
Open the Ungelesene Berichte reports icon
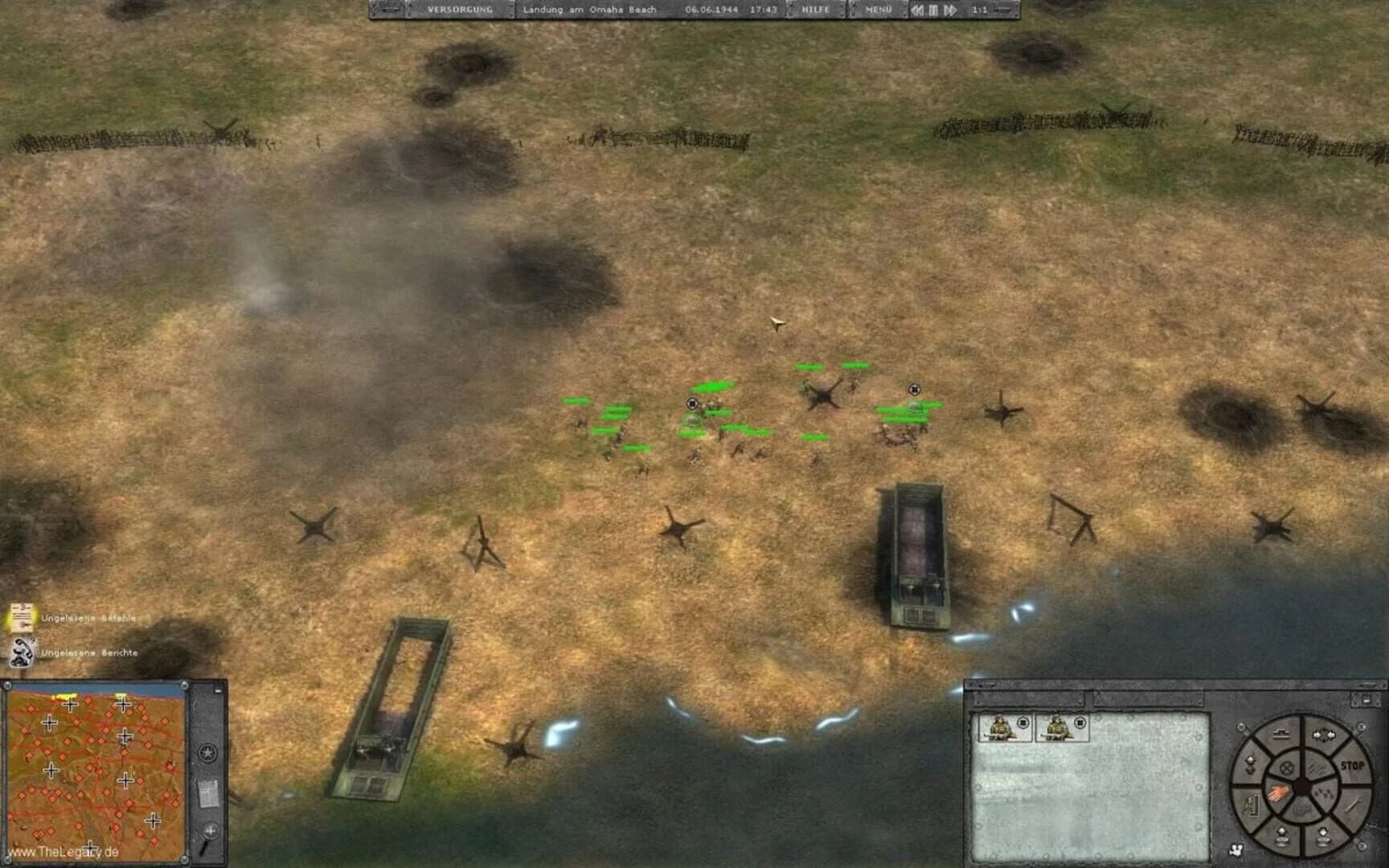pos(21,653)
